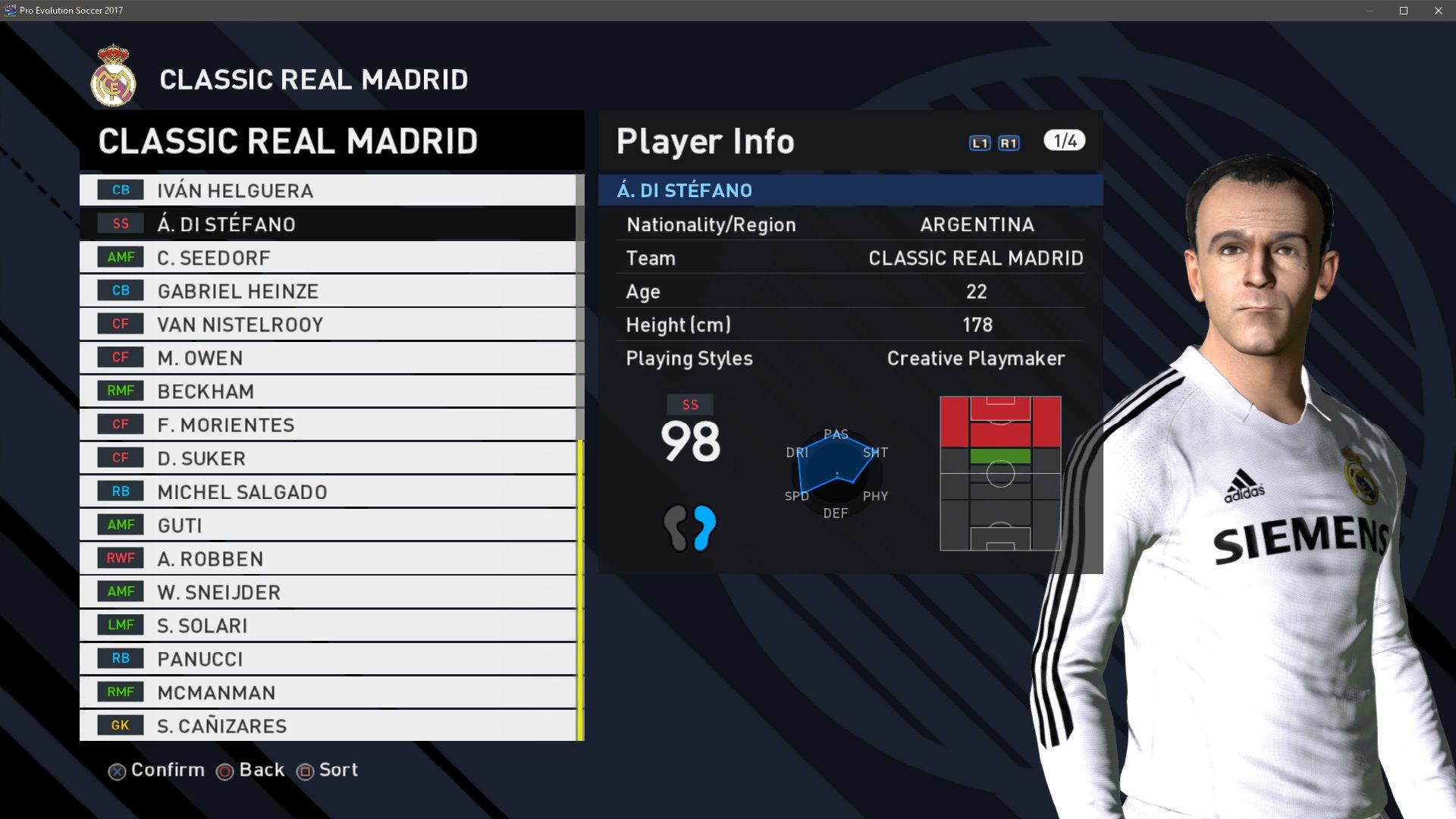This screenshot has height=819, width=1456.
Task: Select Michel Salgado player row
Action: (x=328, y=491)
